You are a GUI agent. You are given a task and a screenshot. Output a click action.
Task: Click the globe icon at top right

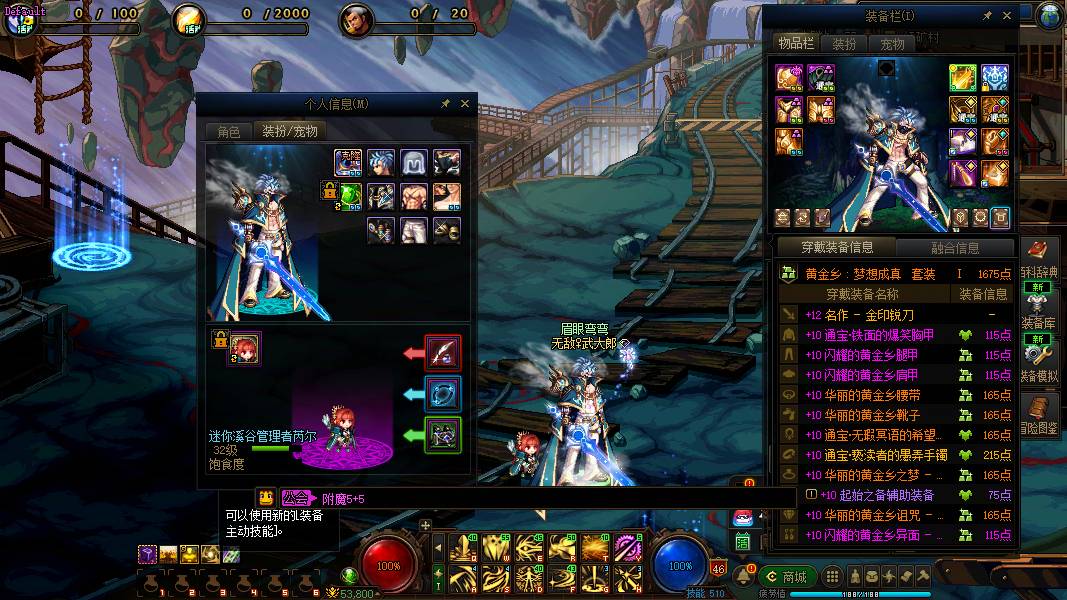(1050, 15)
